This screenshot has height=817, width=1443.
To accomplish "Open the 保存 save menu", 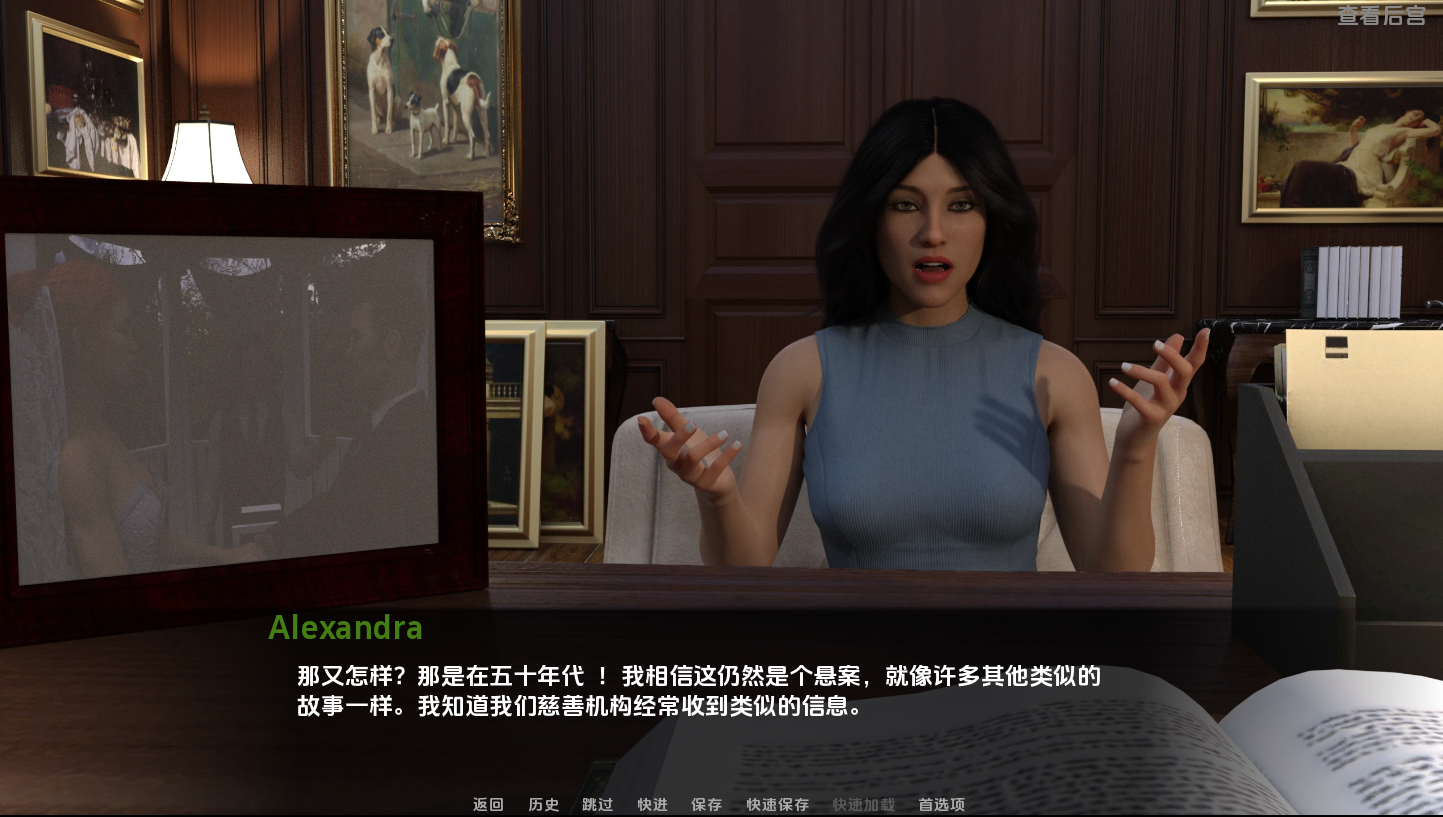I will click(x=706, y=804).
